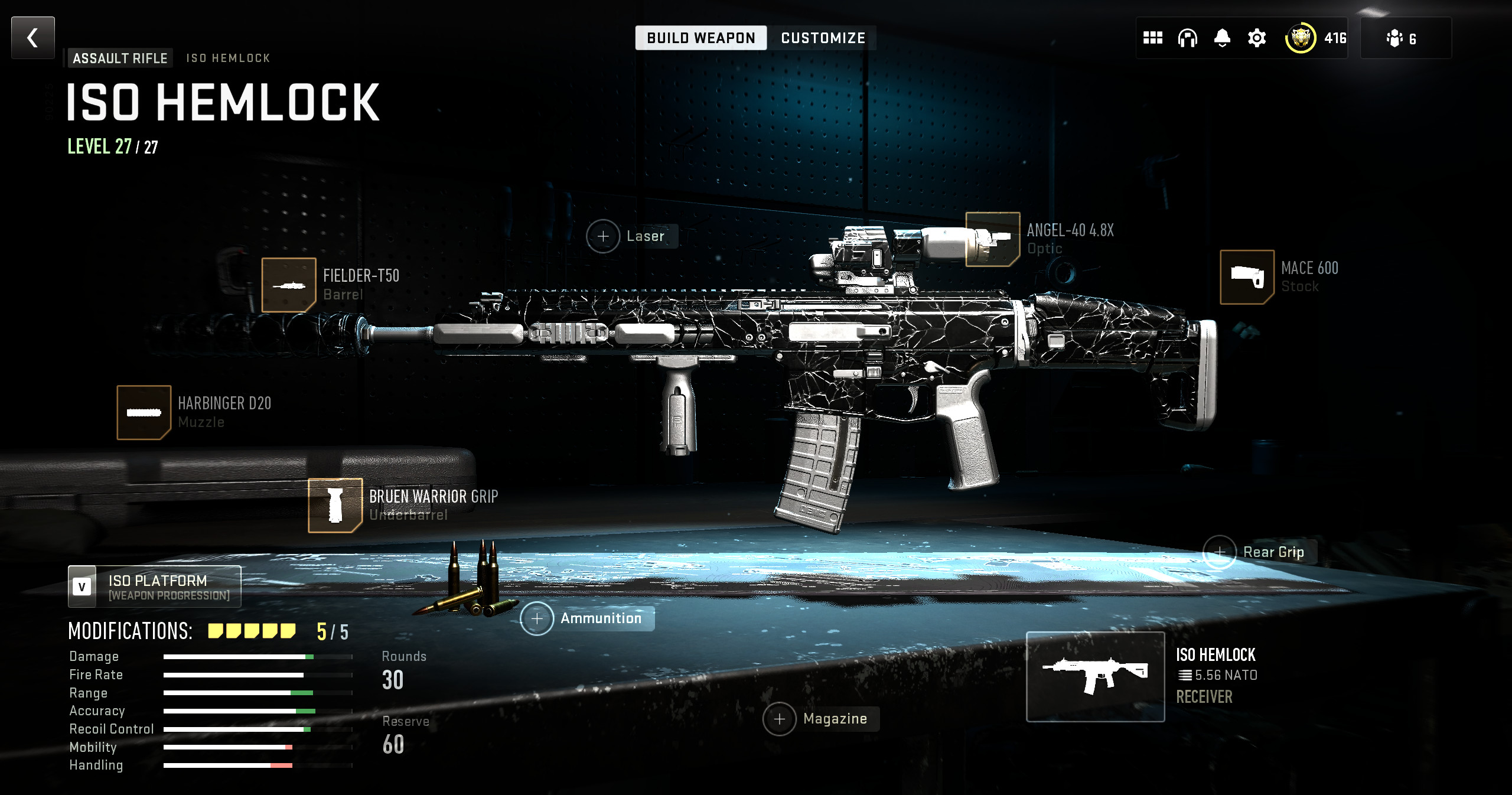Viewport: 1512px width, 795px height.
Task: Open settings with the gear icon
Action: point(1256,38)
